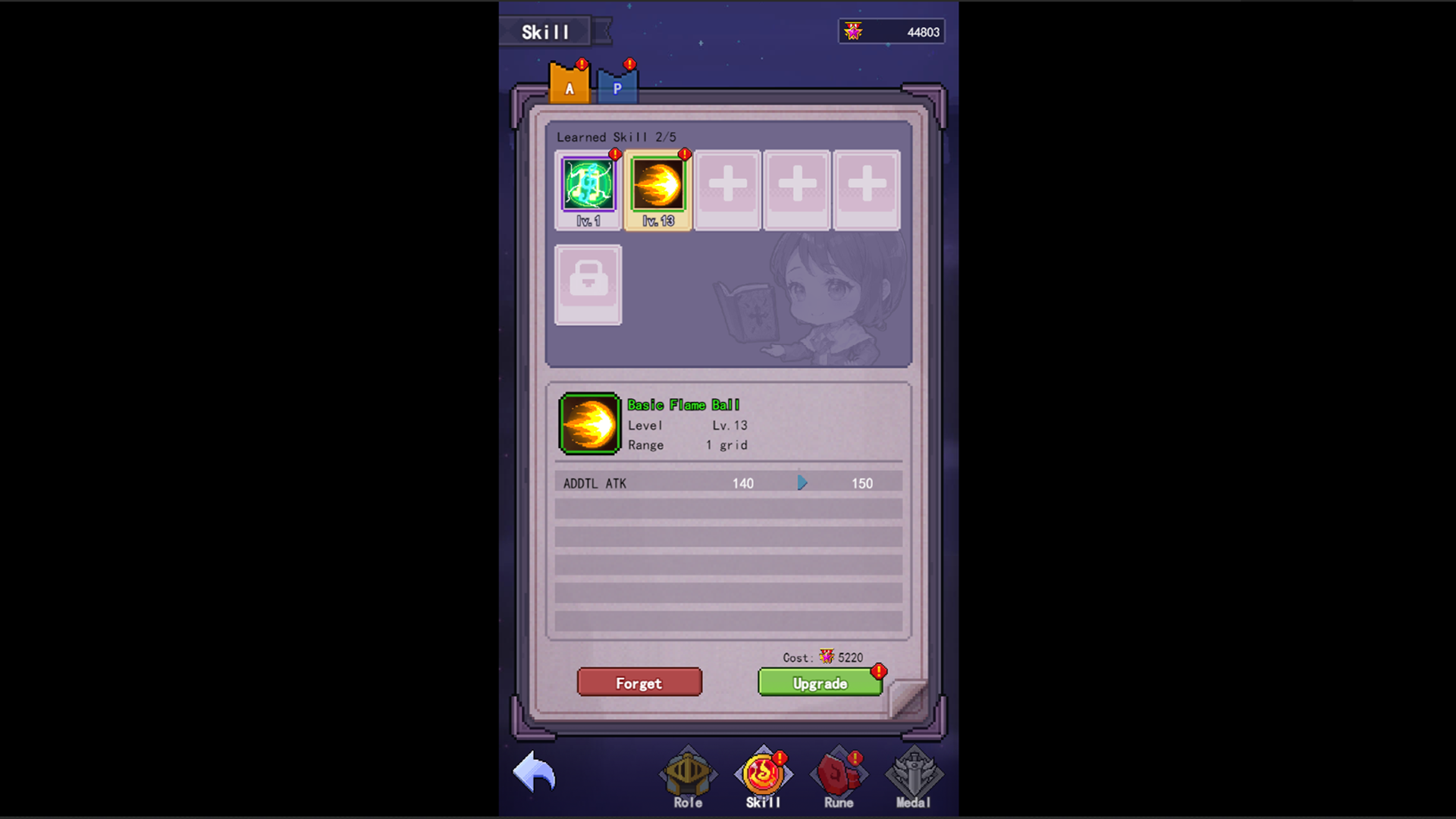
Task: Click the locked skill slot
Action: 588,284
